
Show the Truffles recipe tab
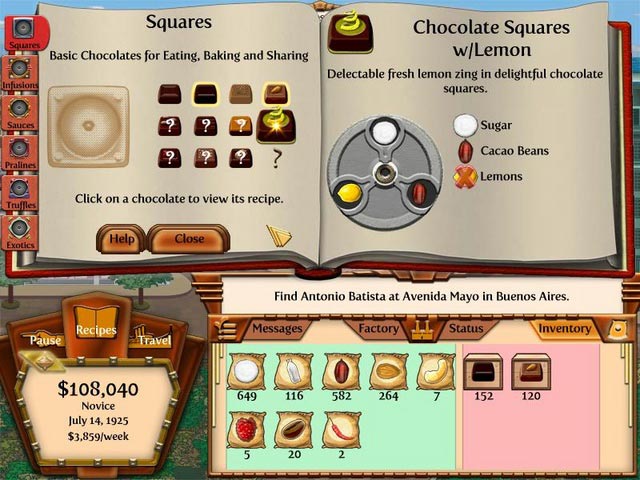coord(20,192)
